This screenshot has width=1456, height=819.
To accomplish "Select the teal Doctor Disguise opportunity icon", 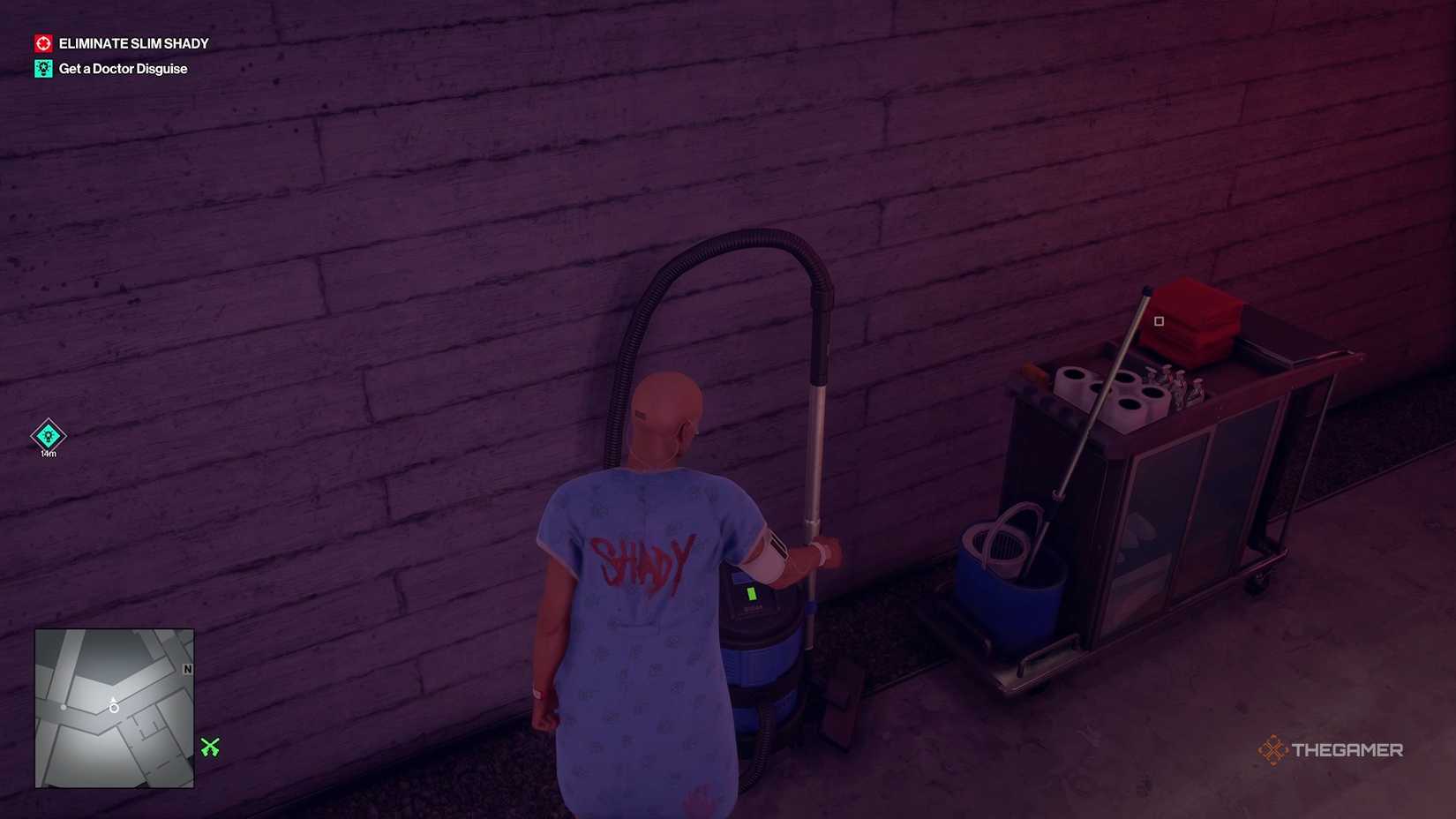I will pyautogui.click(x=42, y=67).
